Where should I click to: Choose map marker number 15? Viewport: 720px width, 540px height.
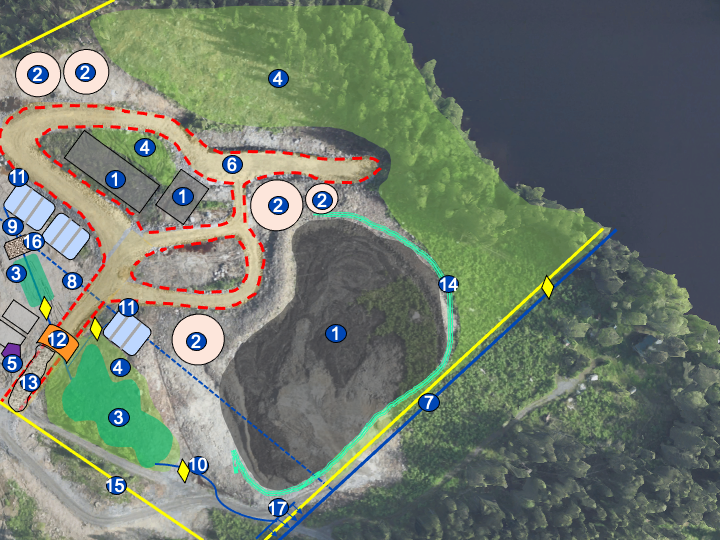(x=116, y=486)
